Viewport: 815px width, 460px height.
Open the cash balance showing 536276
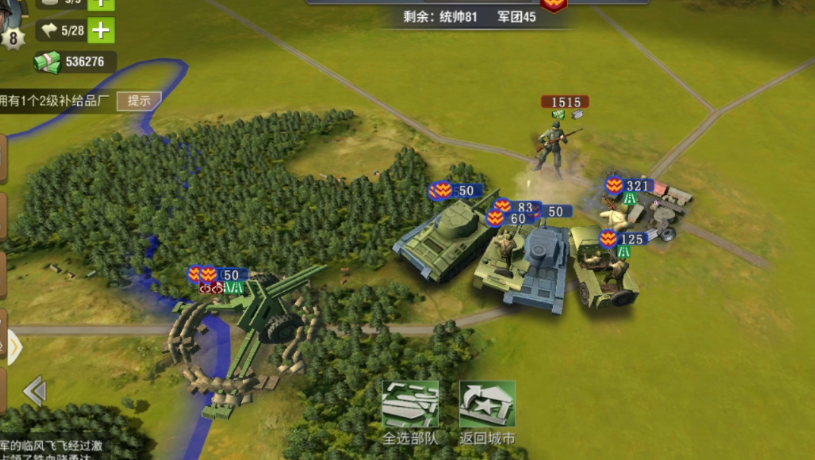click(74, 62)
